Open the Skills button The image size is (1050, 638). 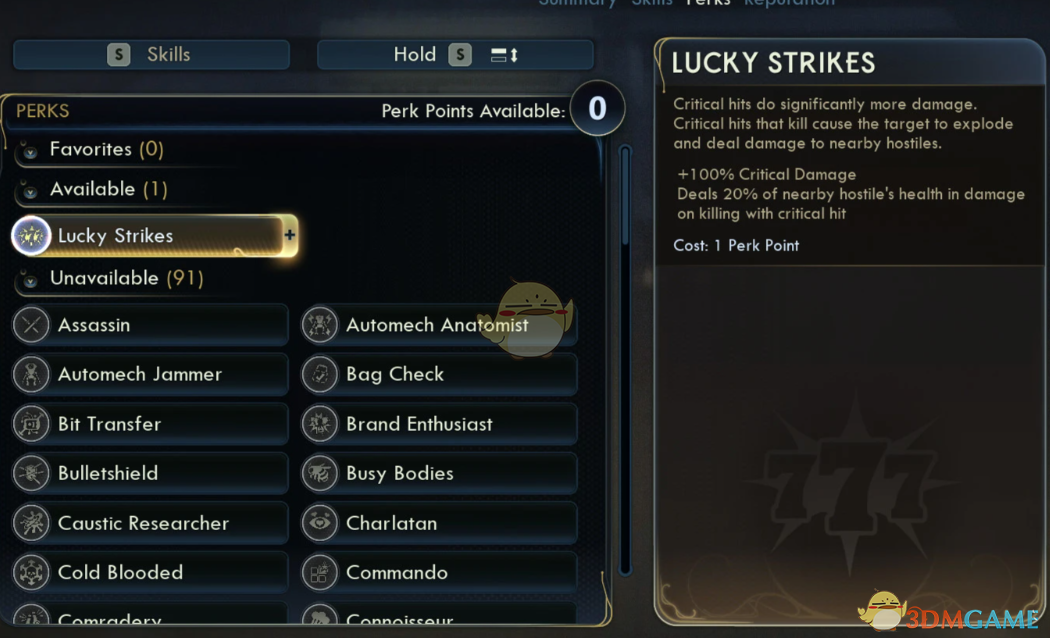coord(151,55)
